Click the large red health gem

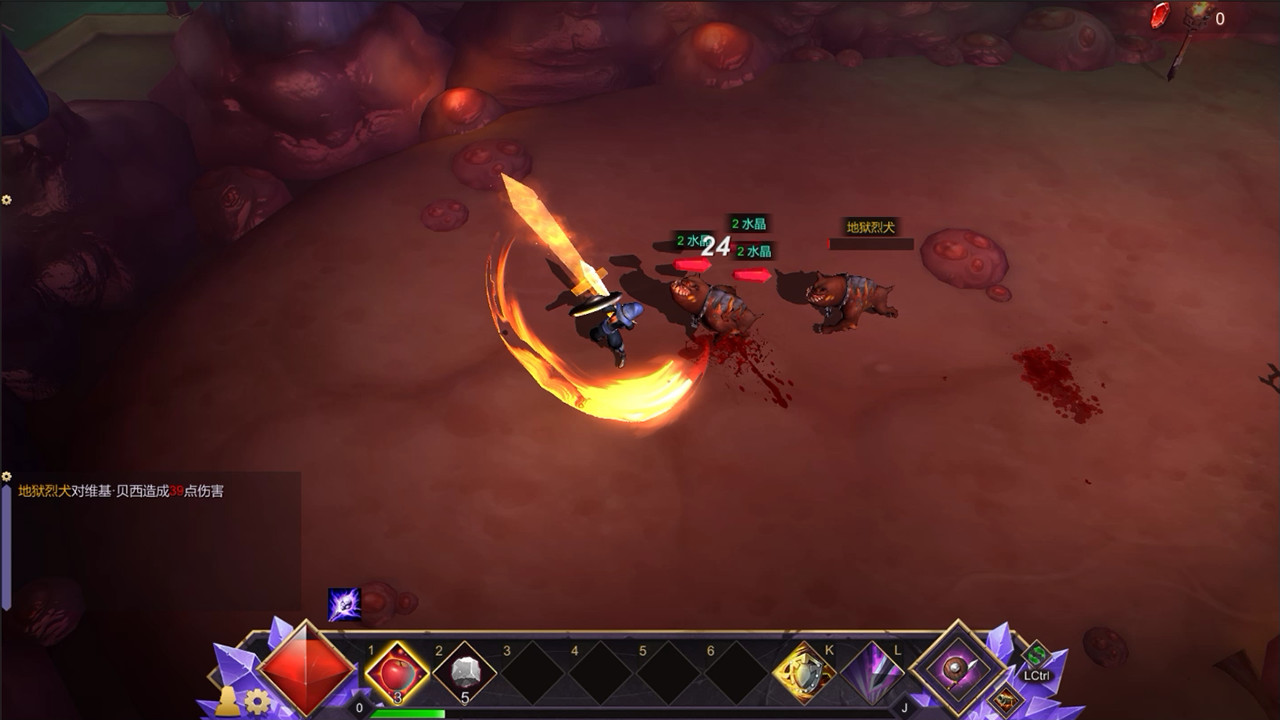[x=305, y=675]
